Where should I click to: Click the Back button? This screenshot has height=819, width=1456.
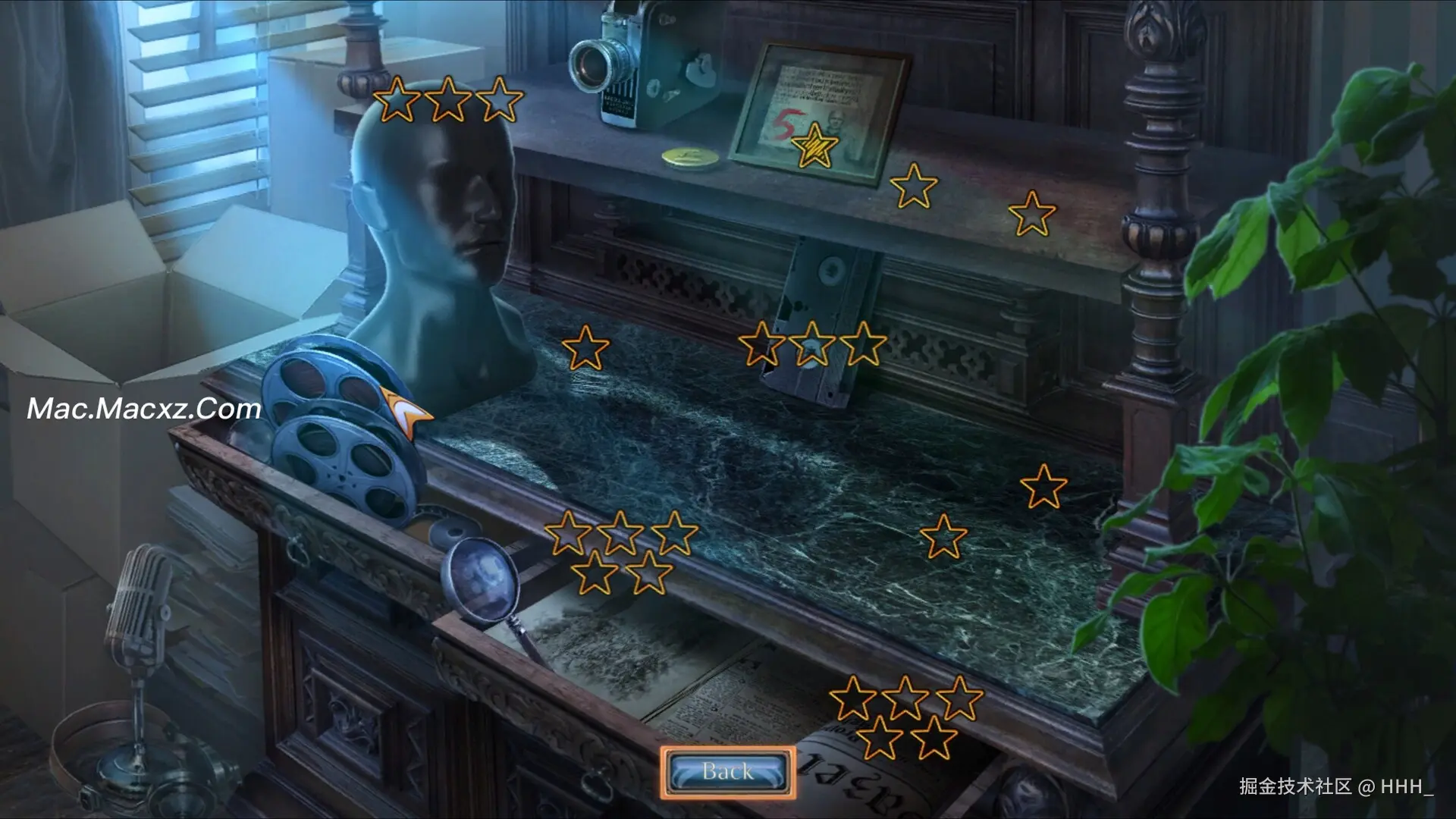click(x=727, y=772)
